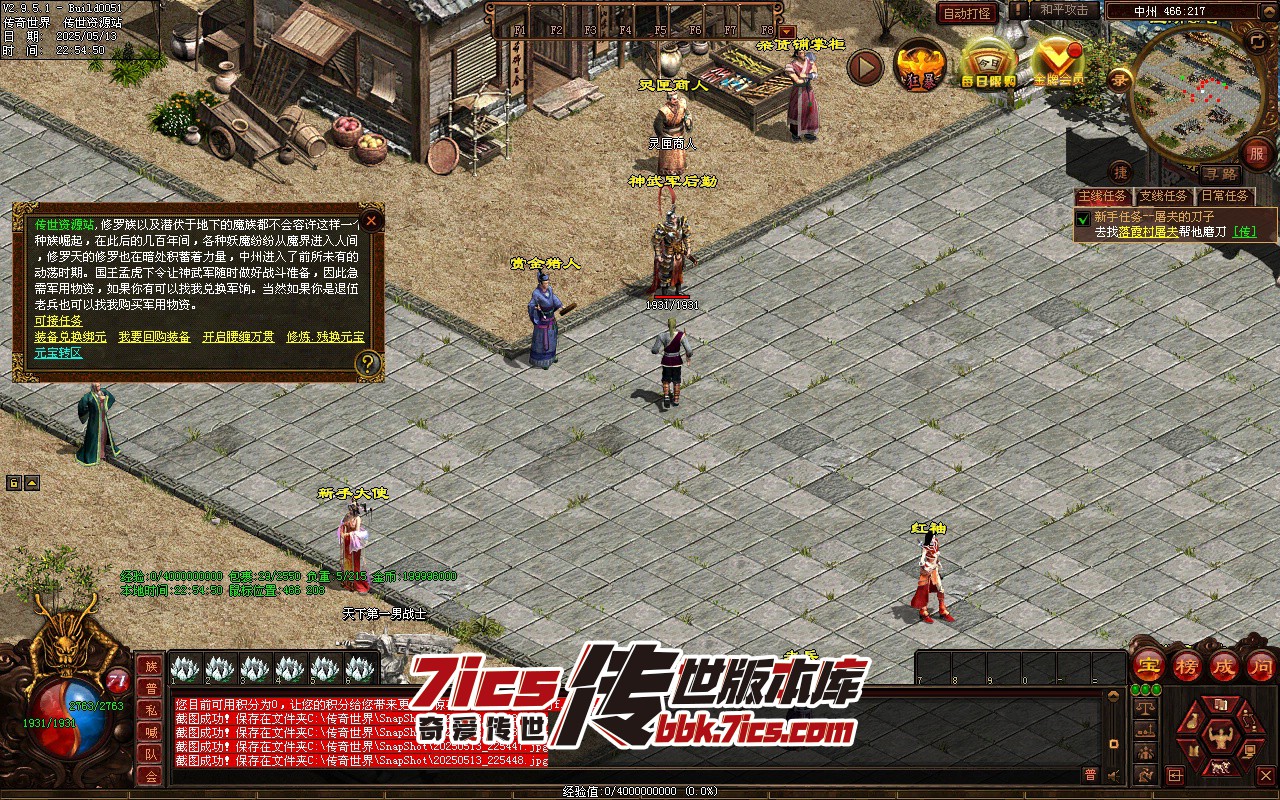Open the 榜 rankings button
Viewport: 1280px width, 800px height.
[x=1186, y=665]
